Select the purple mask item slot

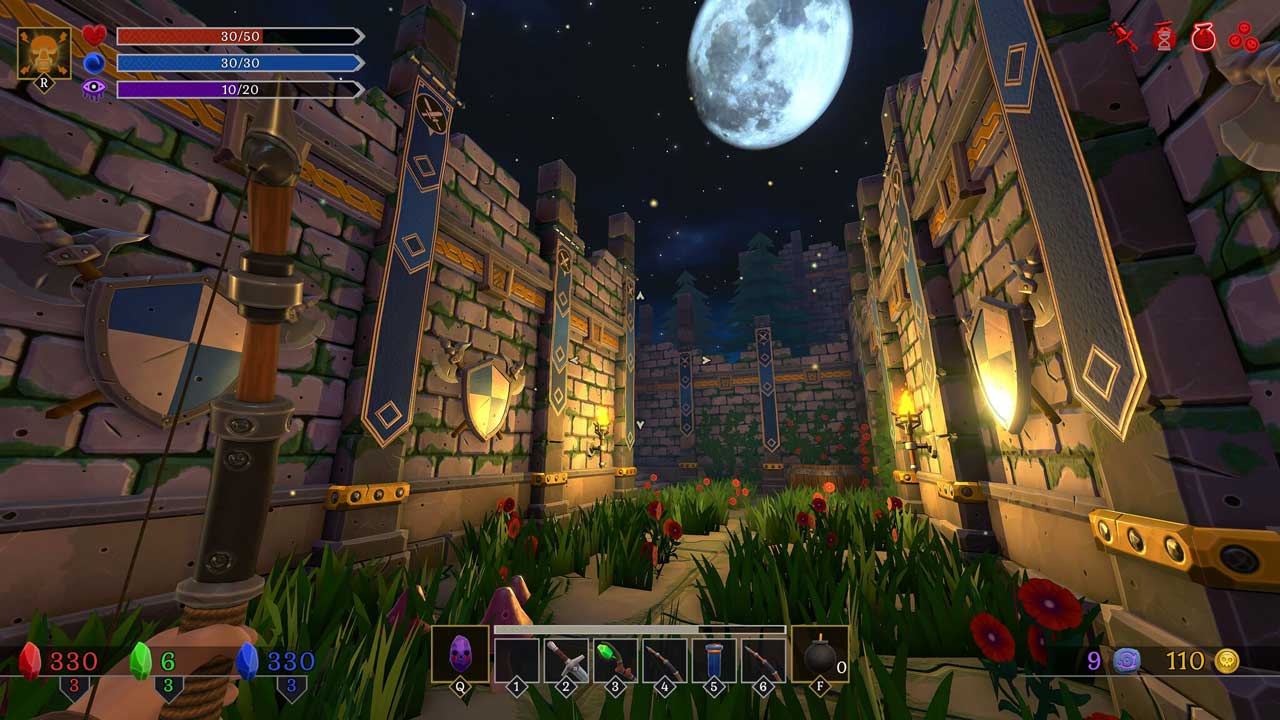(x=460, y=654)
